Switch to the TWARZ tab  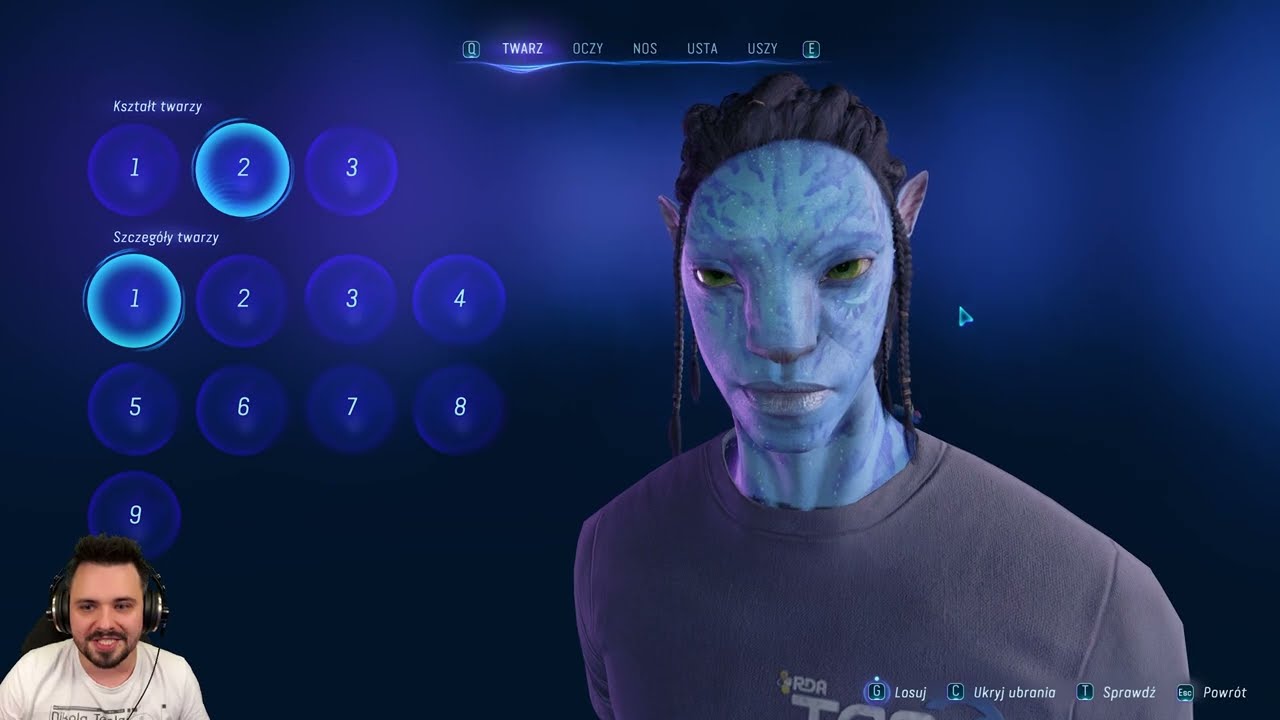[522, 49]
